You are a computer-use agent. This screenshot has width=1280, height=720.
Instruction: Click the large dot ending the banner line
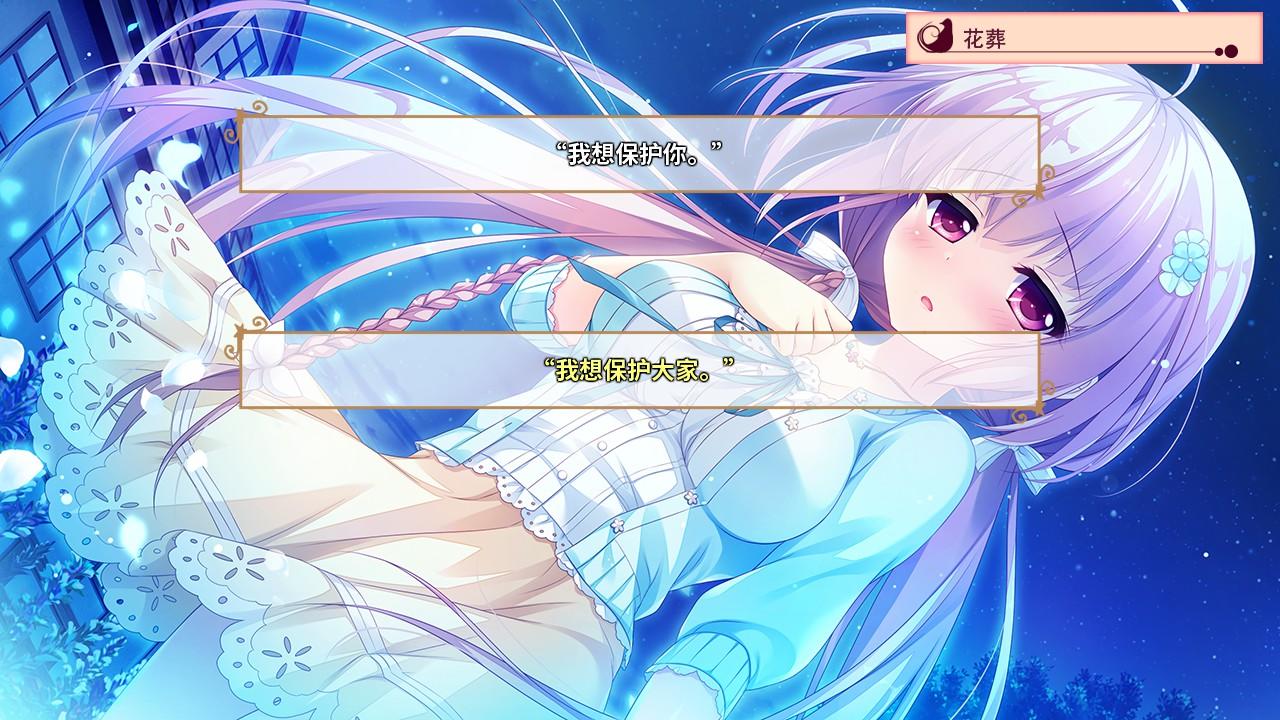[x=1232, y=51]
